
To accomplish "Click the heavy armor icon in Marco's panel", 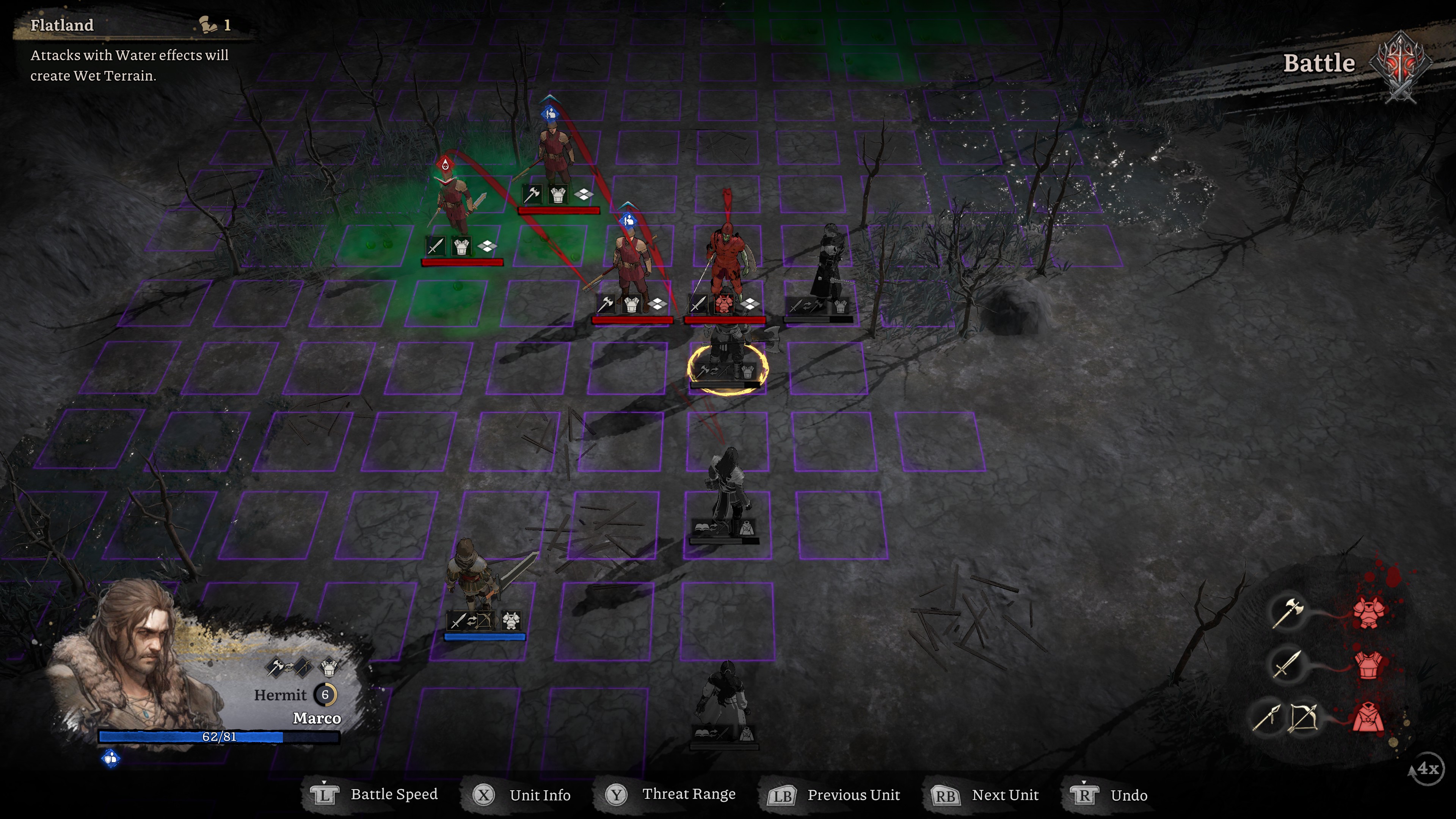I will click(328, 667).
